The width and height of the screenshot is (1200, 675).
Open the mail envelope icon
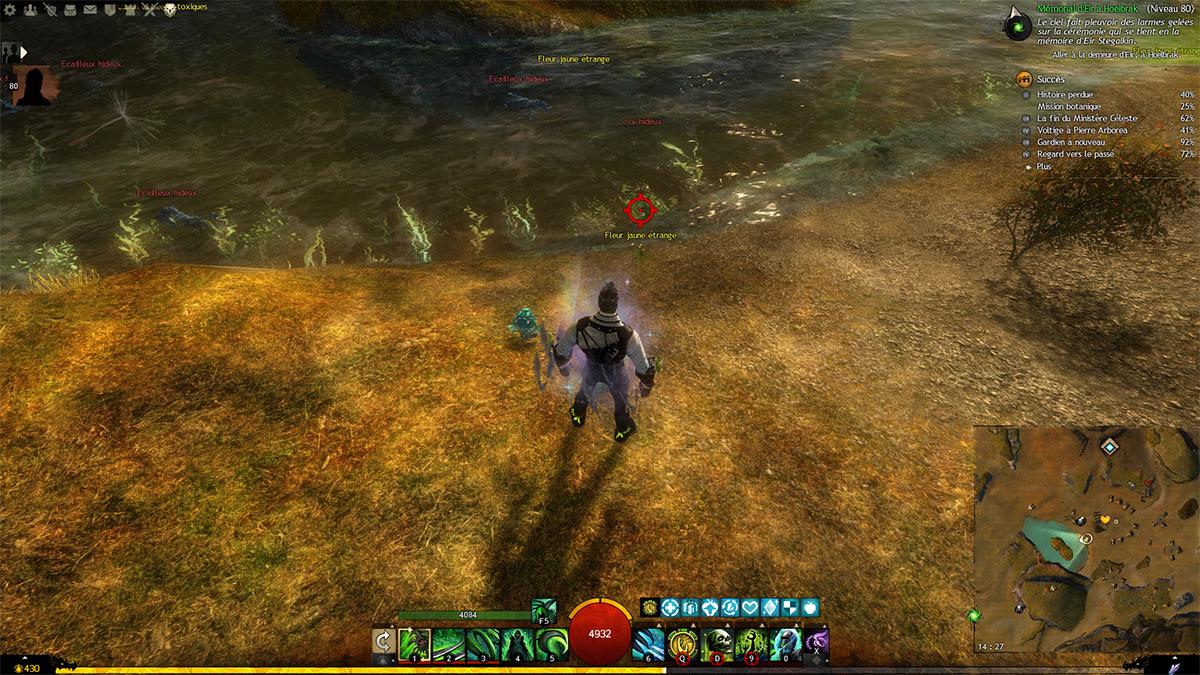tap(89, 10)
